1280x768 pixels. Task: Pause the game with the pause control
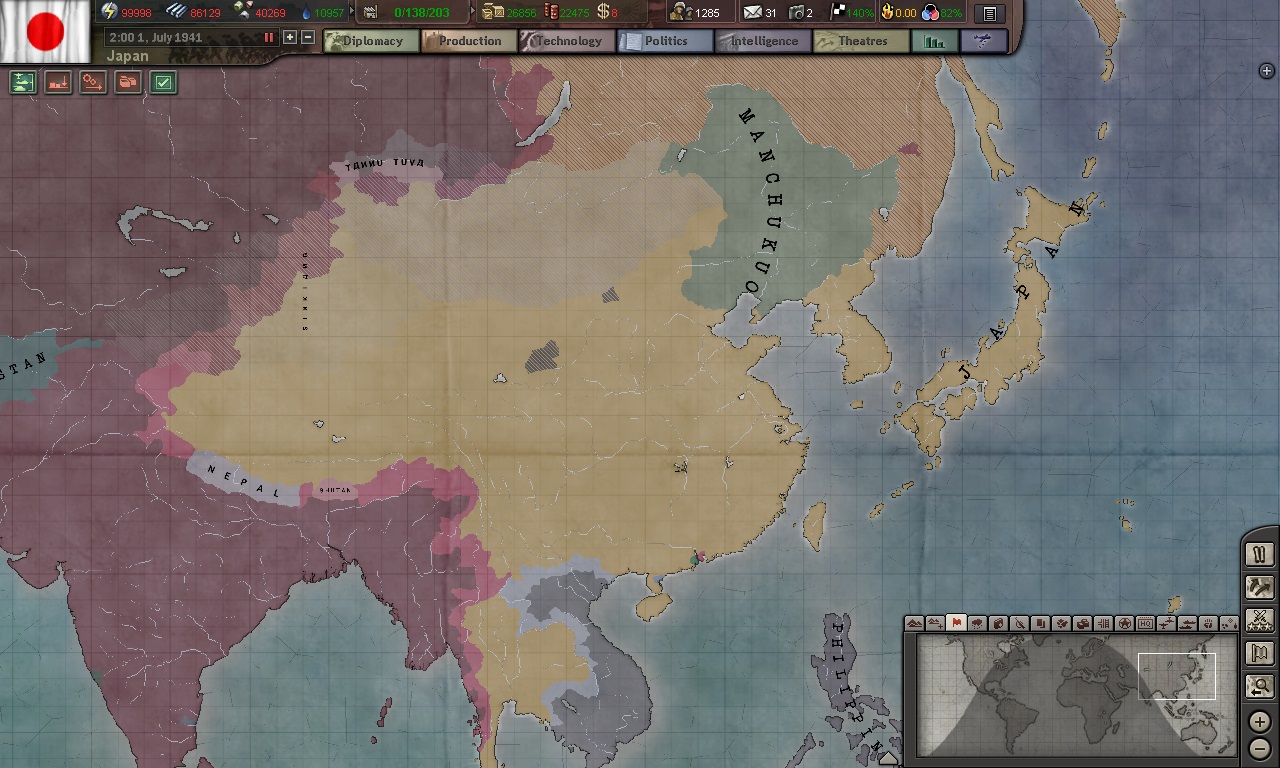[270, 37]
